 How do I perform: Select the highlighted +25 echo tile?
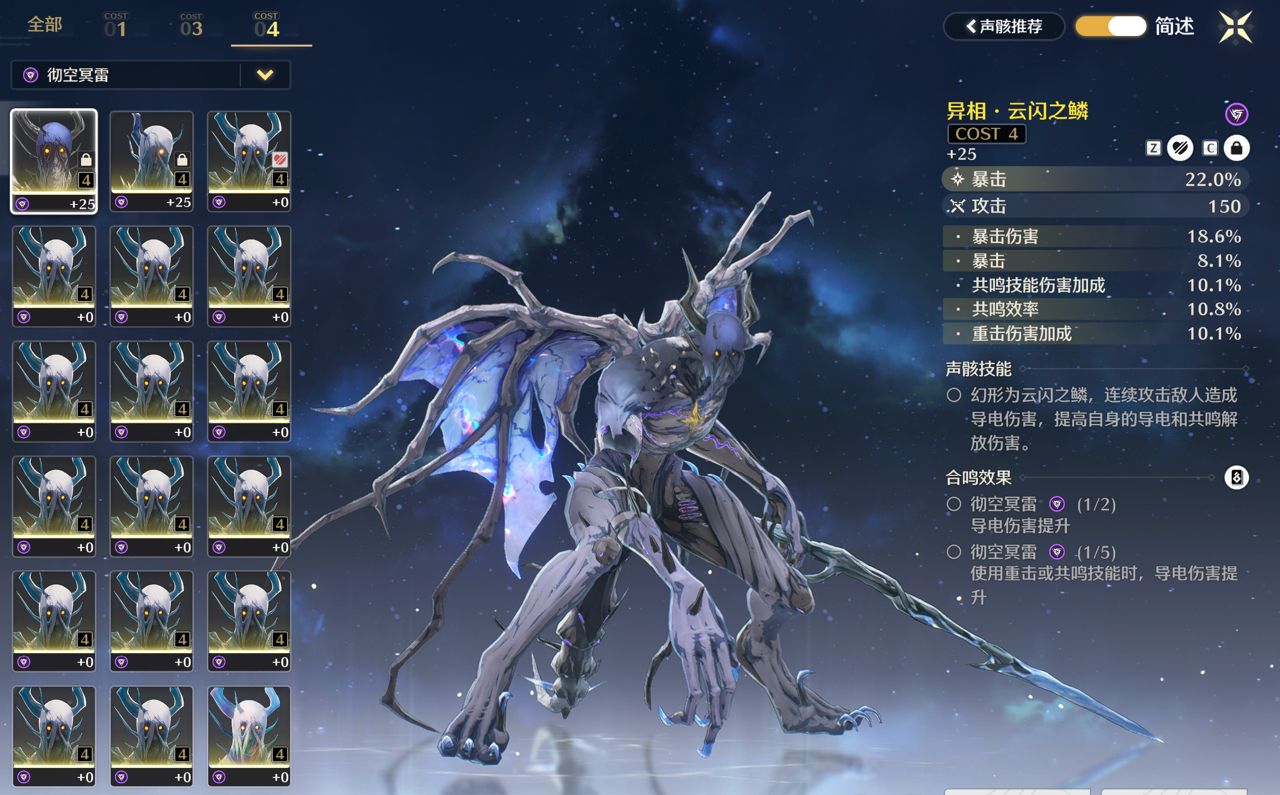tap(54, 161)
